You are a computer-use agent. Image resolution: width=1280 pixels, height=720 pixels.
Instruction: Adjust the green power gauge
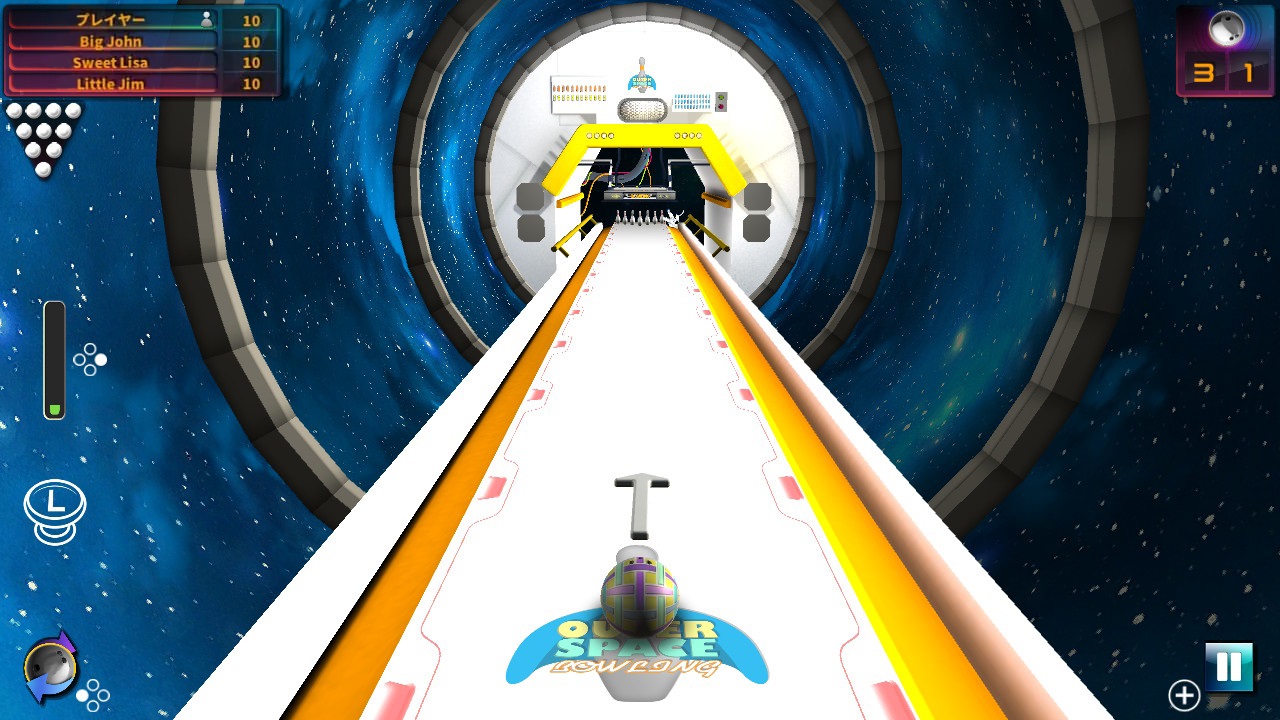coord(52,360)
